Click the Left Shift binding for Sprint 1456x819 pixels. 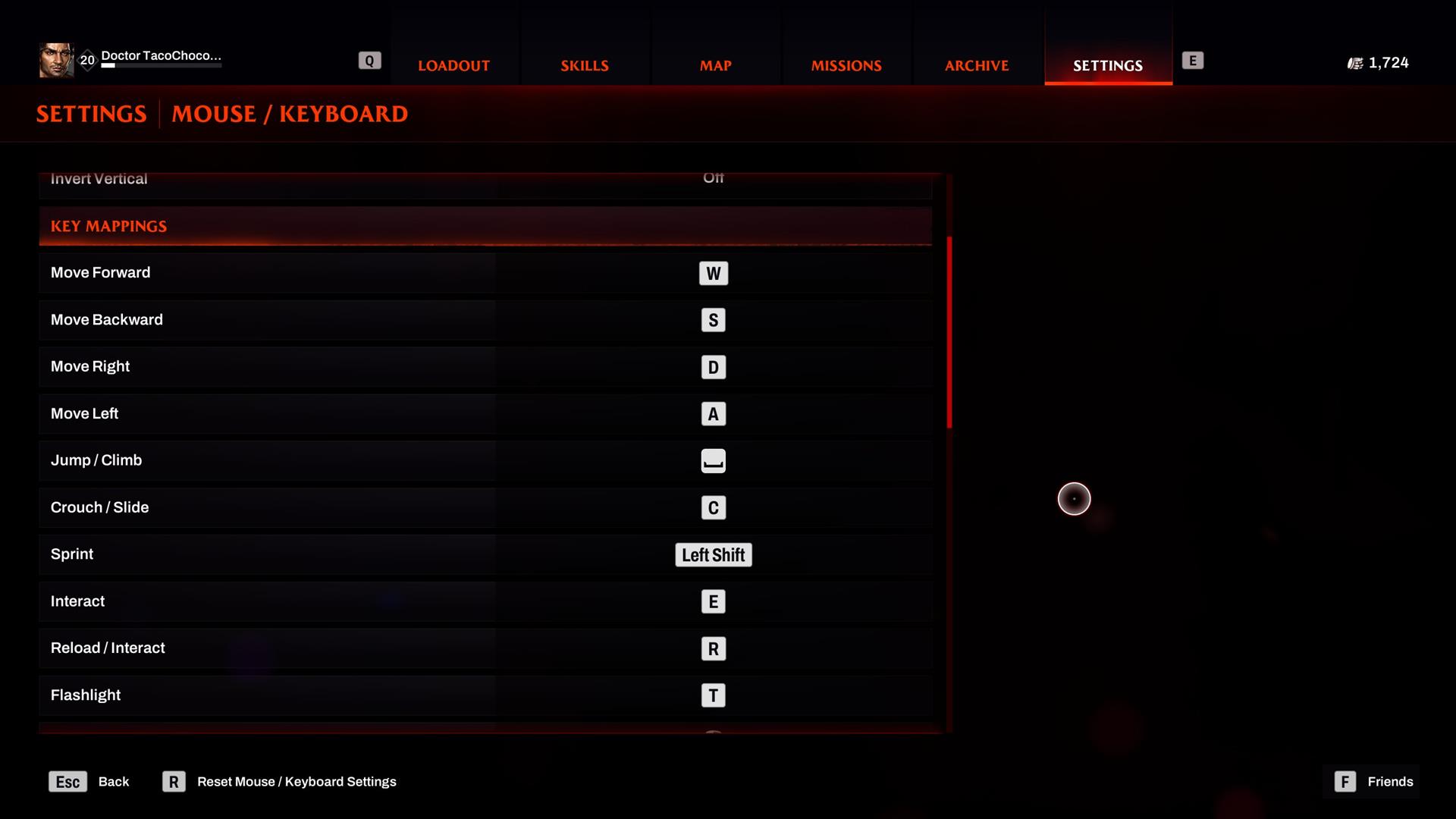coord(713,554)
